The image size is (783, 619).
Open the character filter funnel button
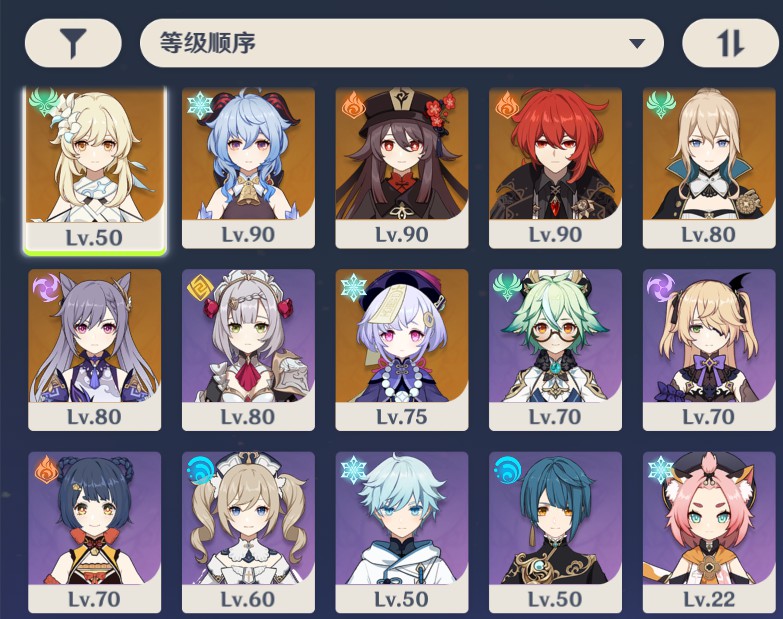[72, 43]
